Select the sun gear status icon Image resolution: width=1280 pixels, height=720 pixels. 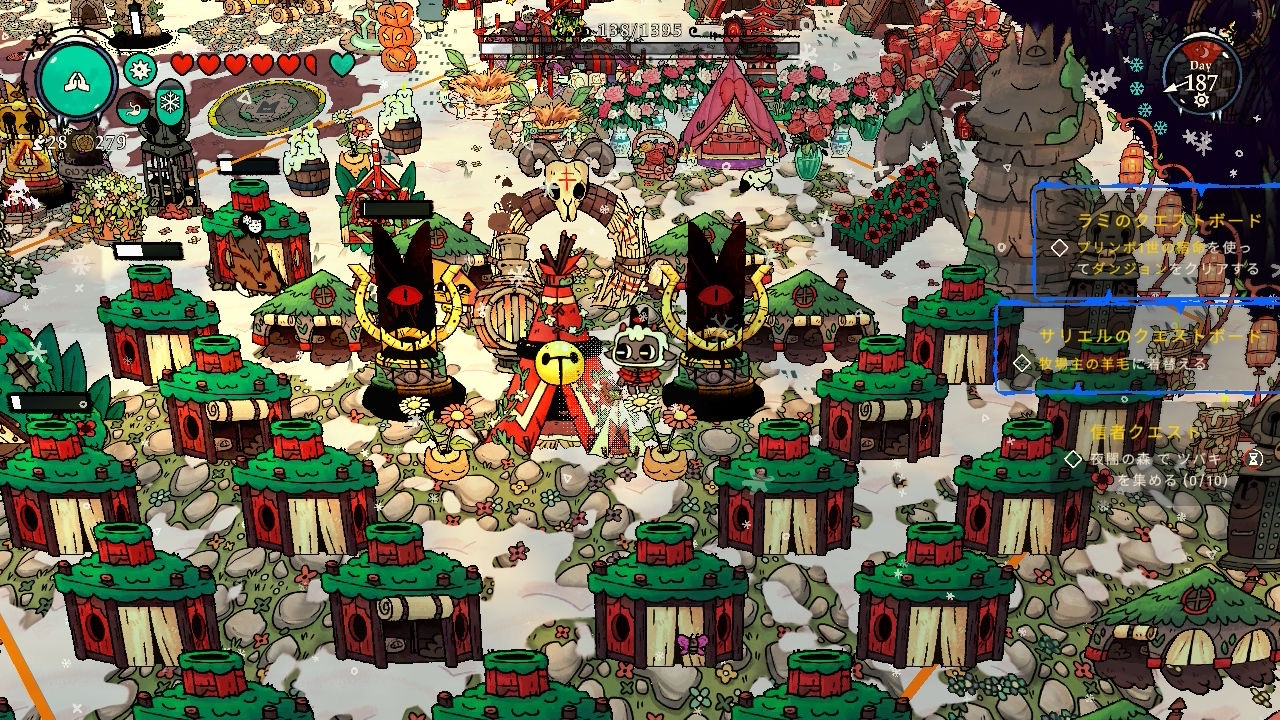click(x=139, y=69)
